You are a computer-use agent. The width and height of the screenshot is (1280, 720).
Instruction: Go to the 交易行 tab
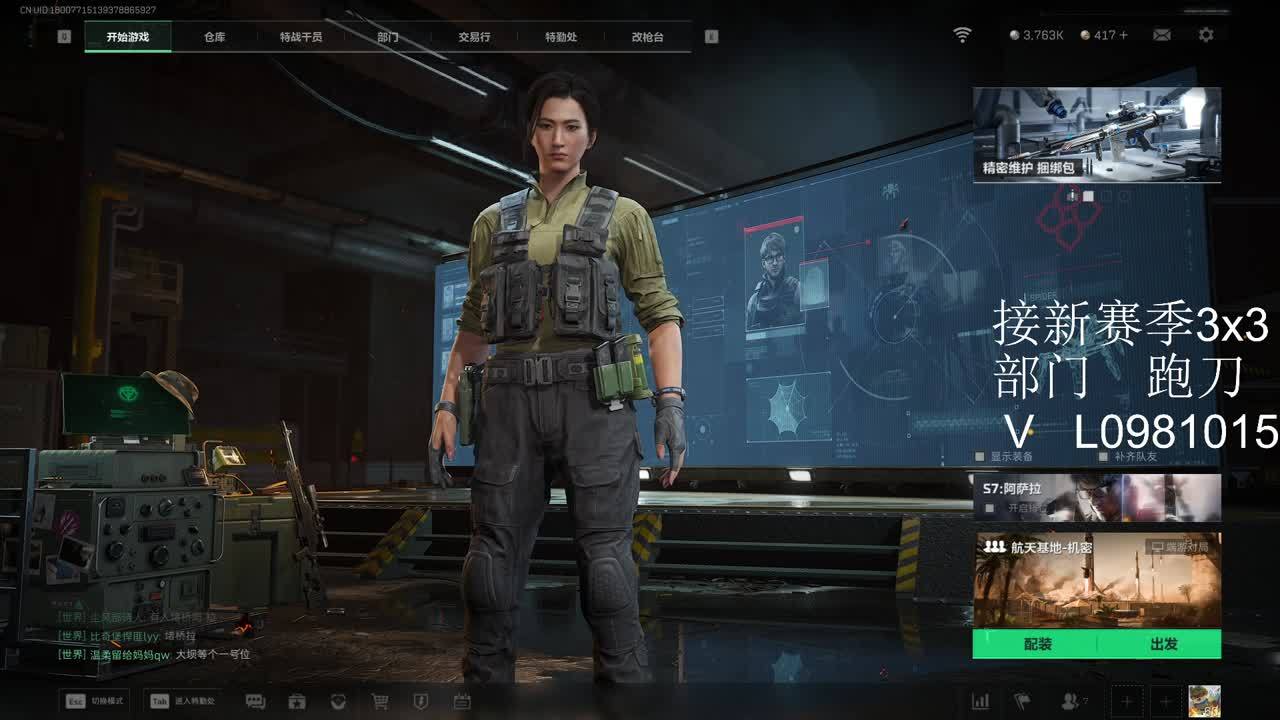point(474,37)
